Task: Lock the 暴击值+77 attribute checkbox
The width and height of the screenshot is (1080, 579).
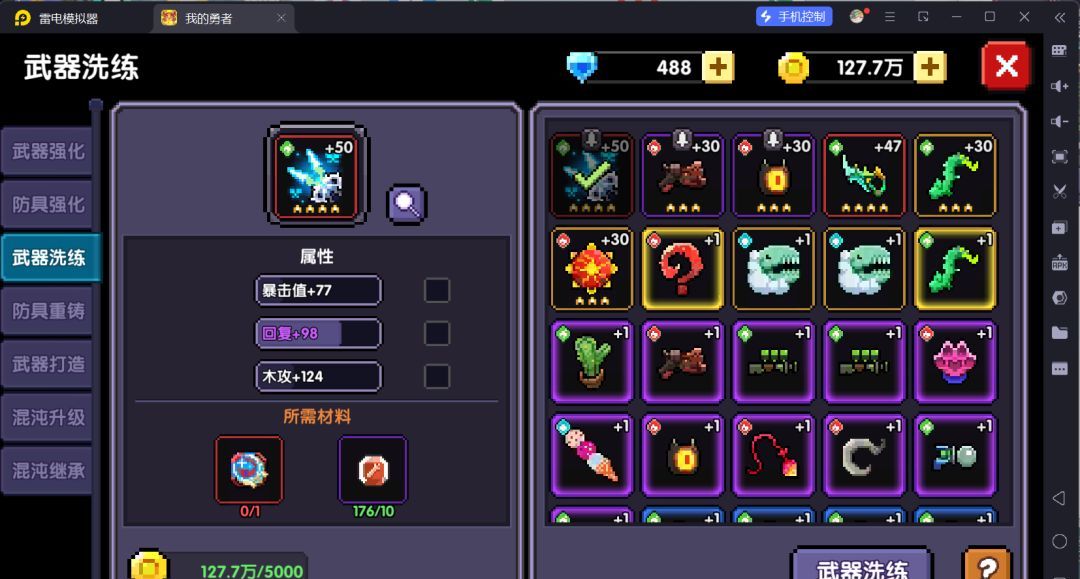Action: [437, 290]
